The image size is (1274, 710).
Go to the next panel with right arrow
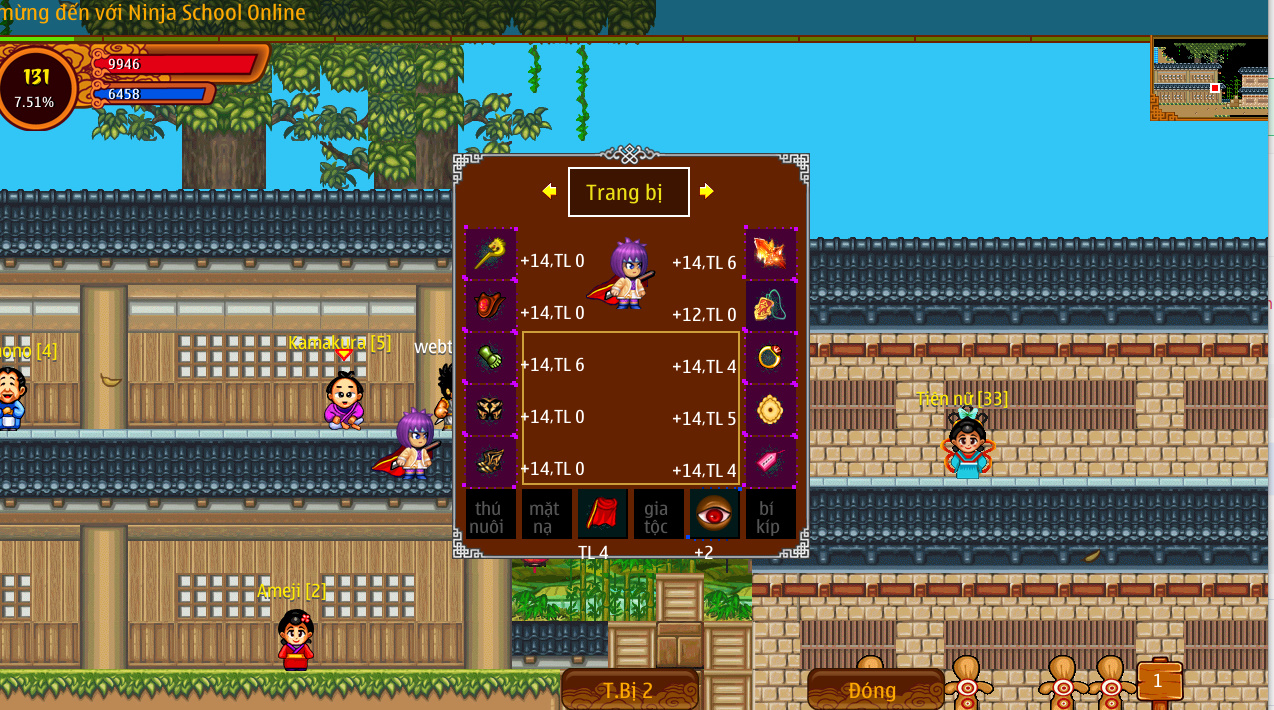(x=707, y=191)
